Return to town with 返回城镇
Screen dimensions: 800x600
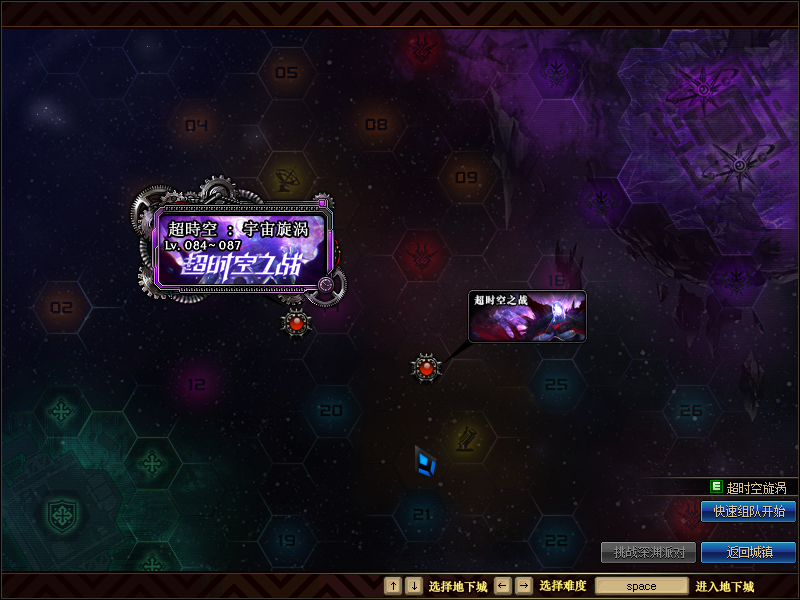pyautogui.click(x=748, y=552)
